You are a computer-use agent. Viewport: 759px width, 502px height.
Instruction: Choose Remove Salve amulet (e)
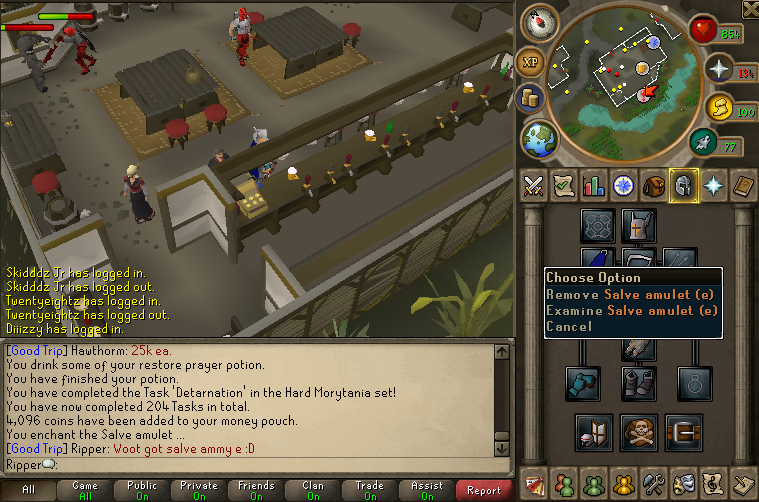(x=631, y=294)
